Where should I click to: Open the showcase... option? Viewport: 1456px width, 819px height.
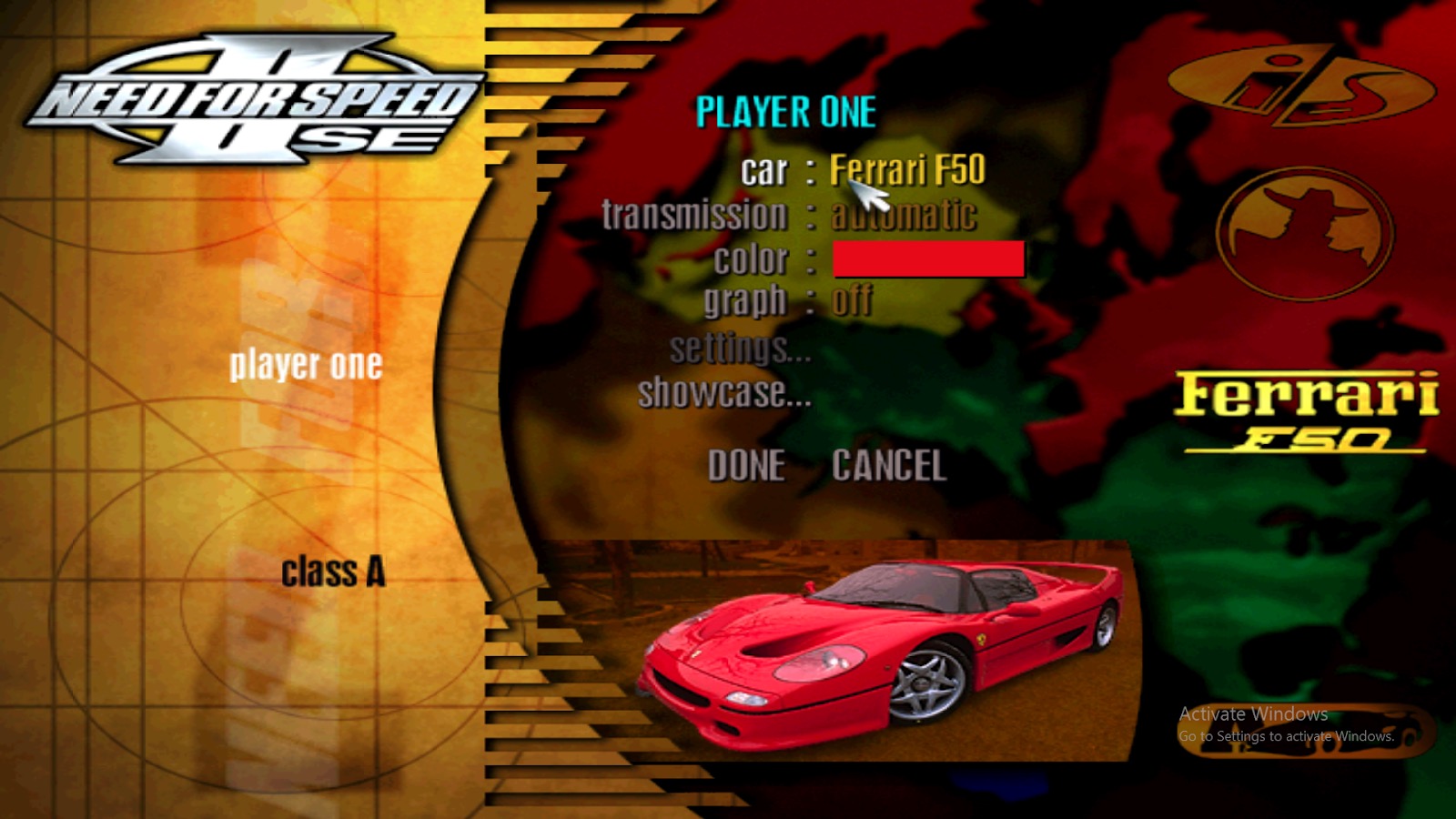[723, 394]
